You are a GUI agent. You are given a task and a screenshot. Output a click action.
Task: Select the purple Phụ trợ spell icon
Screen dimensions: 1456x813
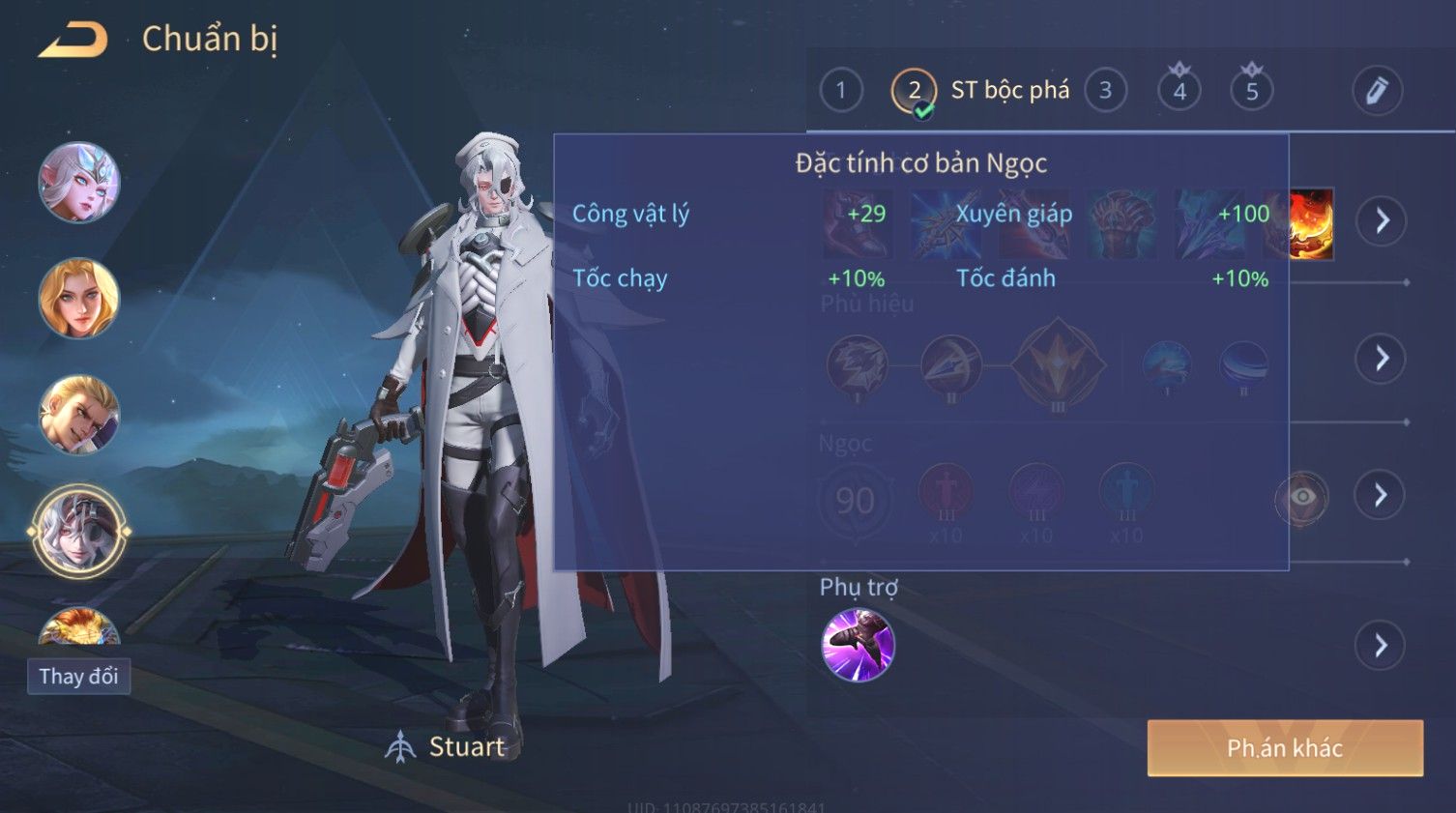[858, 645]
